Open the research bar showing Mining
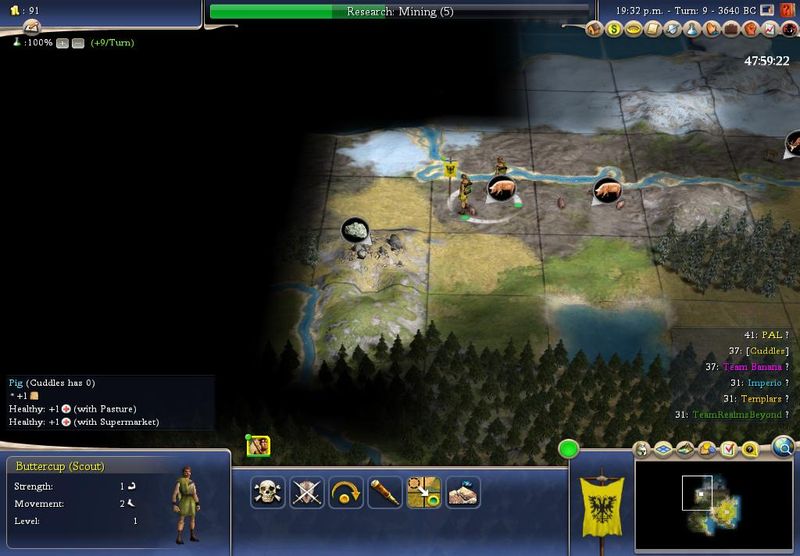The image size is (800, 556). [400, 12]
